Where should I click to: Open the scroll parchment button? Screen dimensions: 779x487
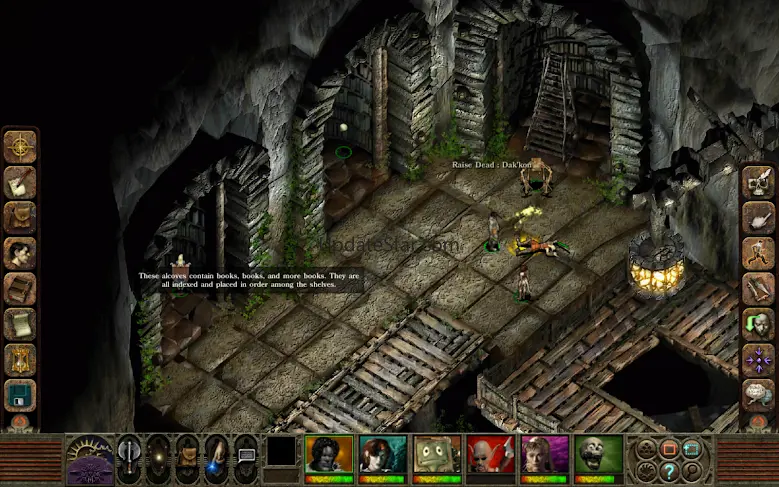click(x=19, y=324)
